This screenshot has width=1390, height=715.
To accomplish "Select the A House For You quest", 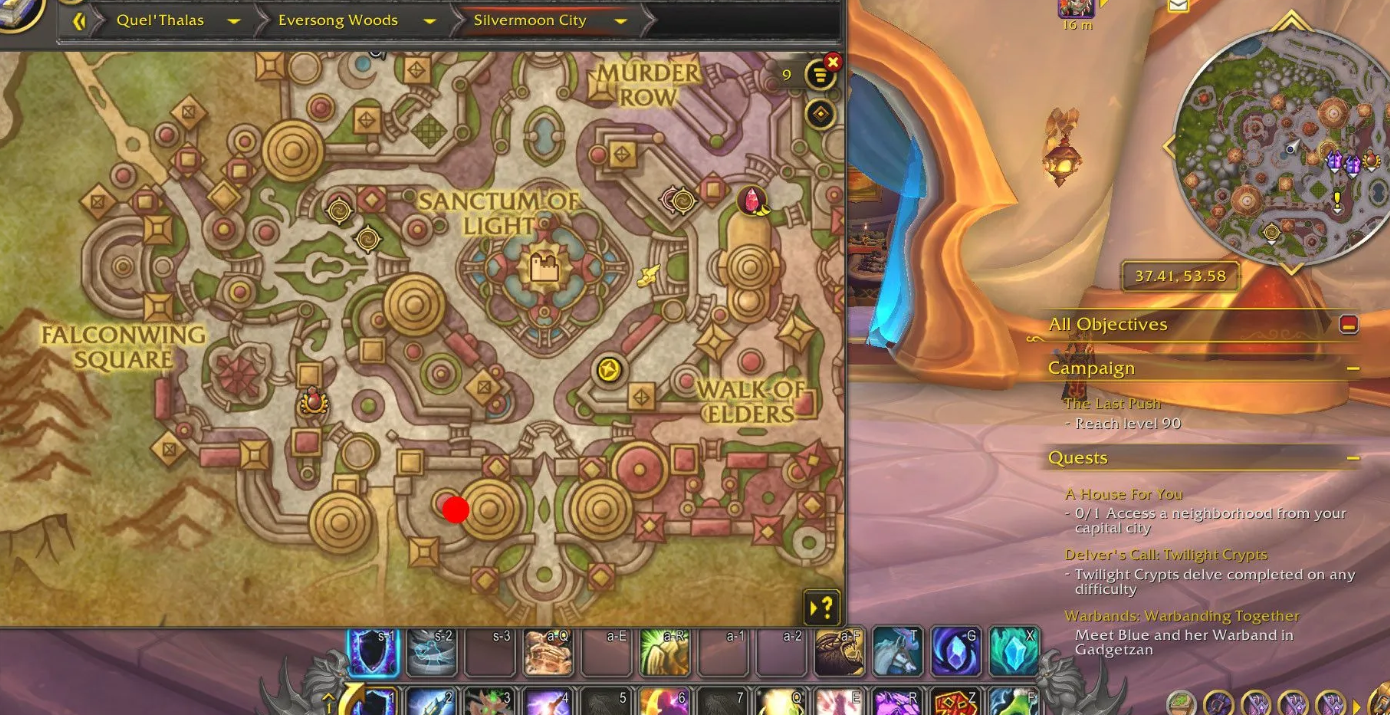I will pos(1123,494).
